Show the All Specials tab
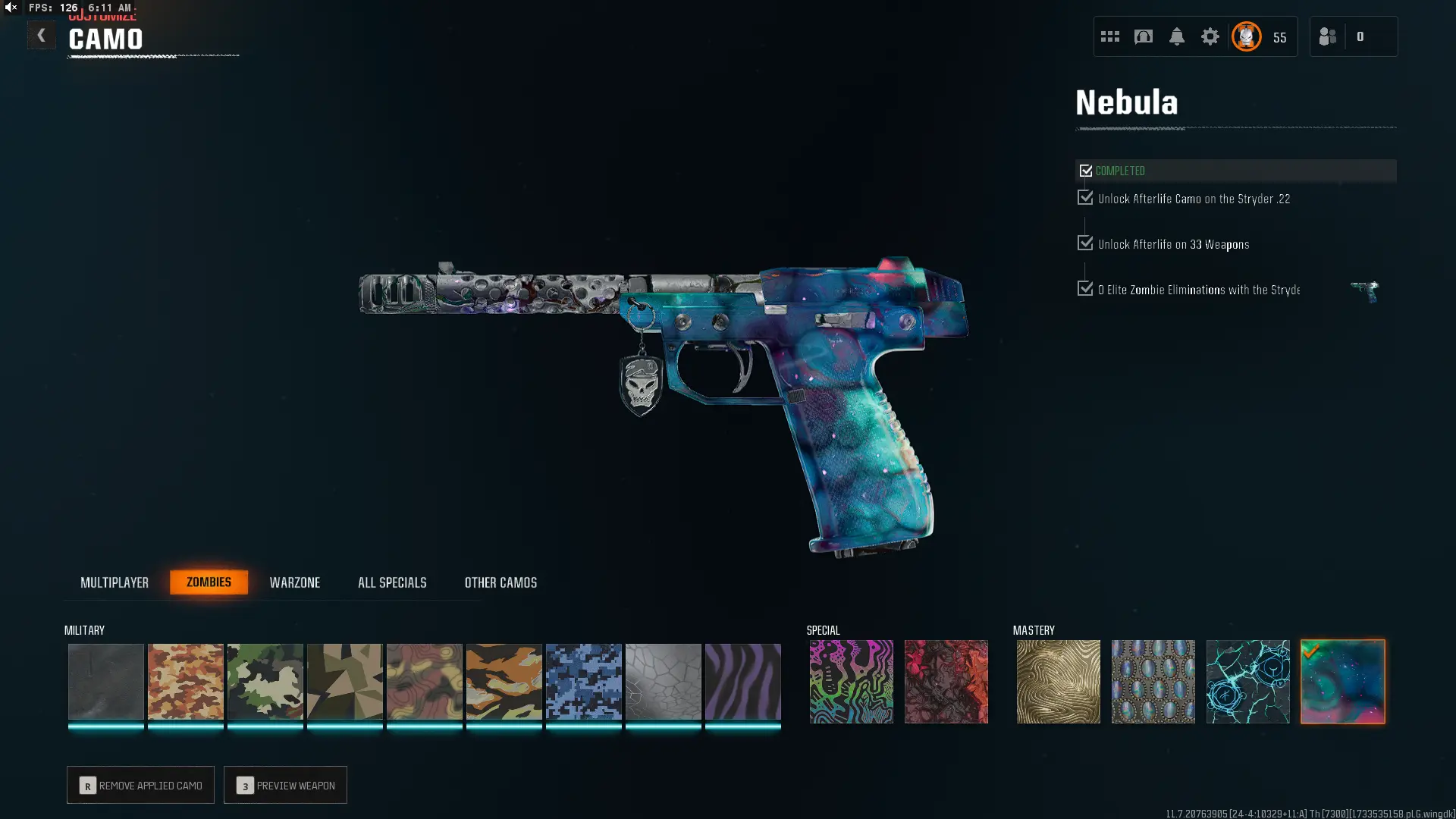This screenshot has height=819, width=1456. pos(392,582)
